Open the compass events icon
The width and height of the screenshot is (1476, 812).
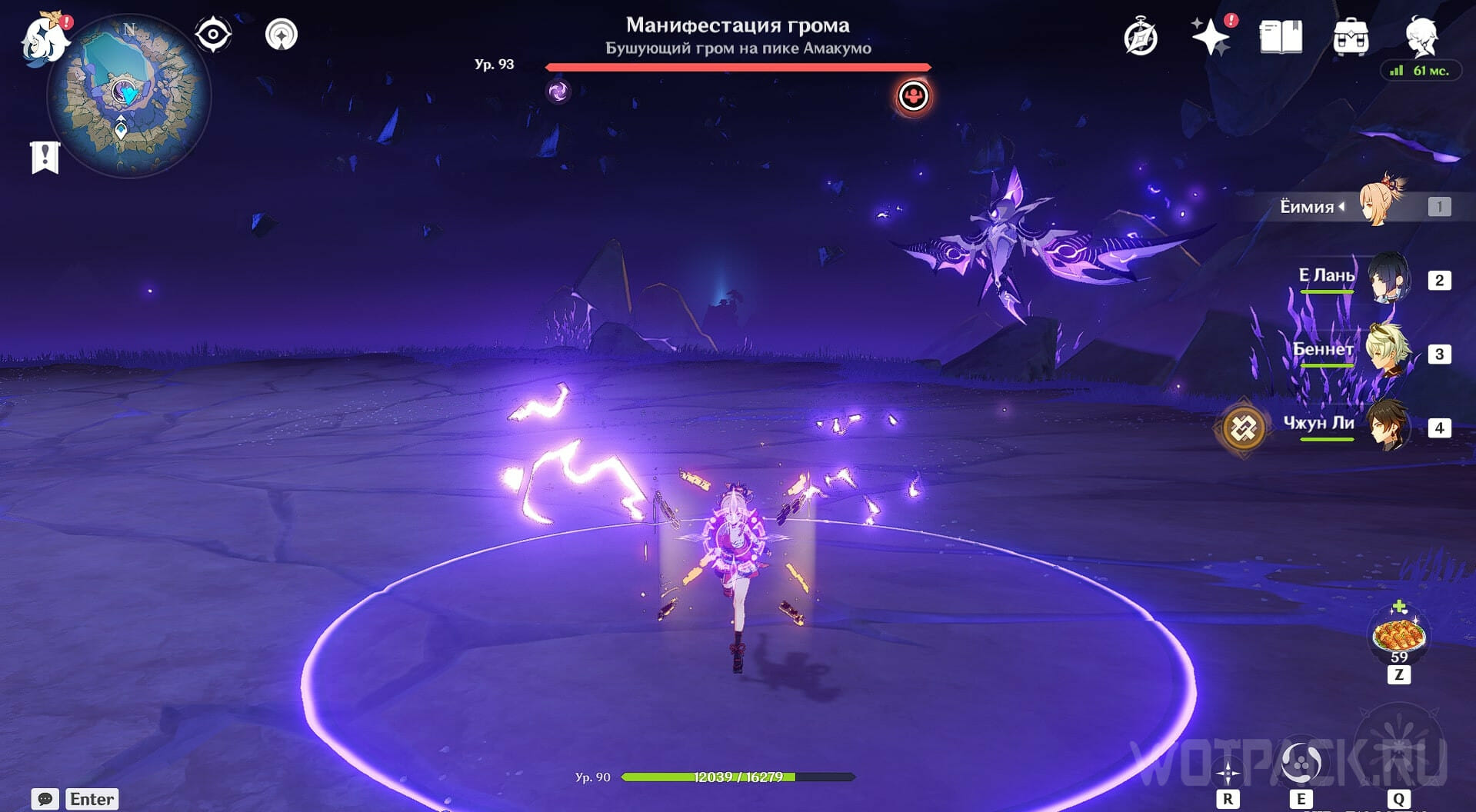pos(1140,37)
